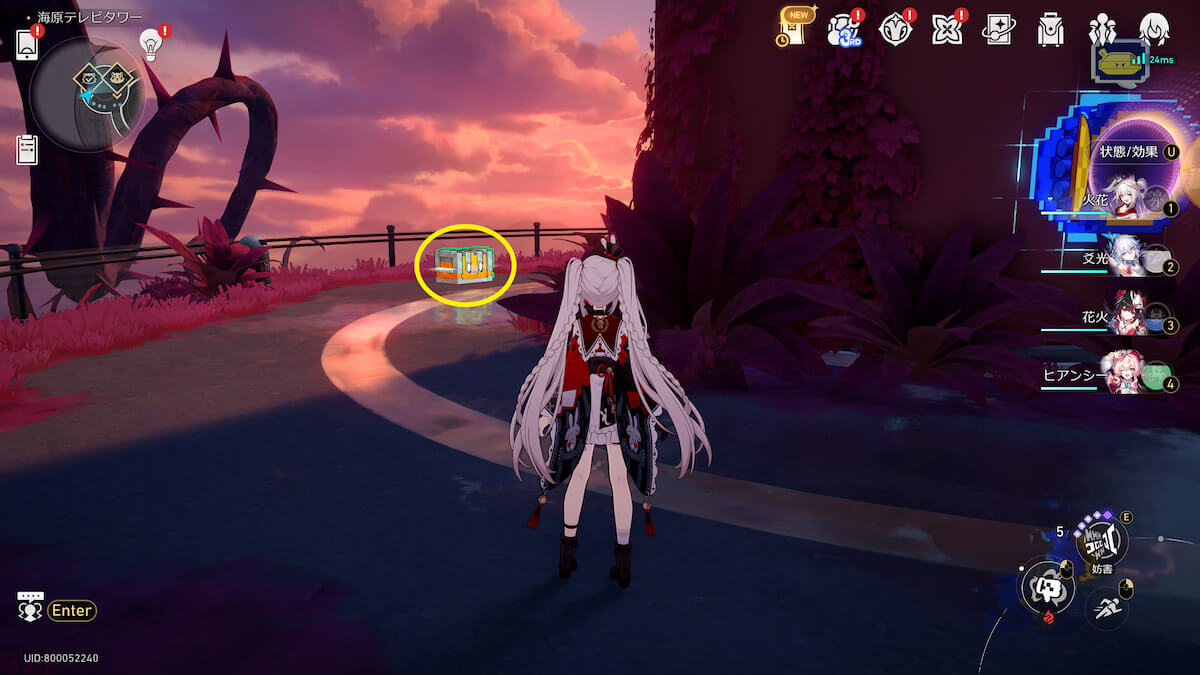Open the backpack inventory icon
The image size is (1200, 675).
point(1050,31)
